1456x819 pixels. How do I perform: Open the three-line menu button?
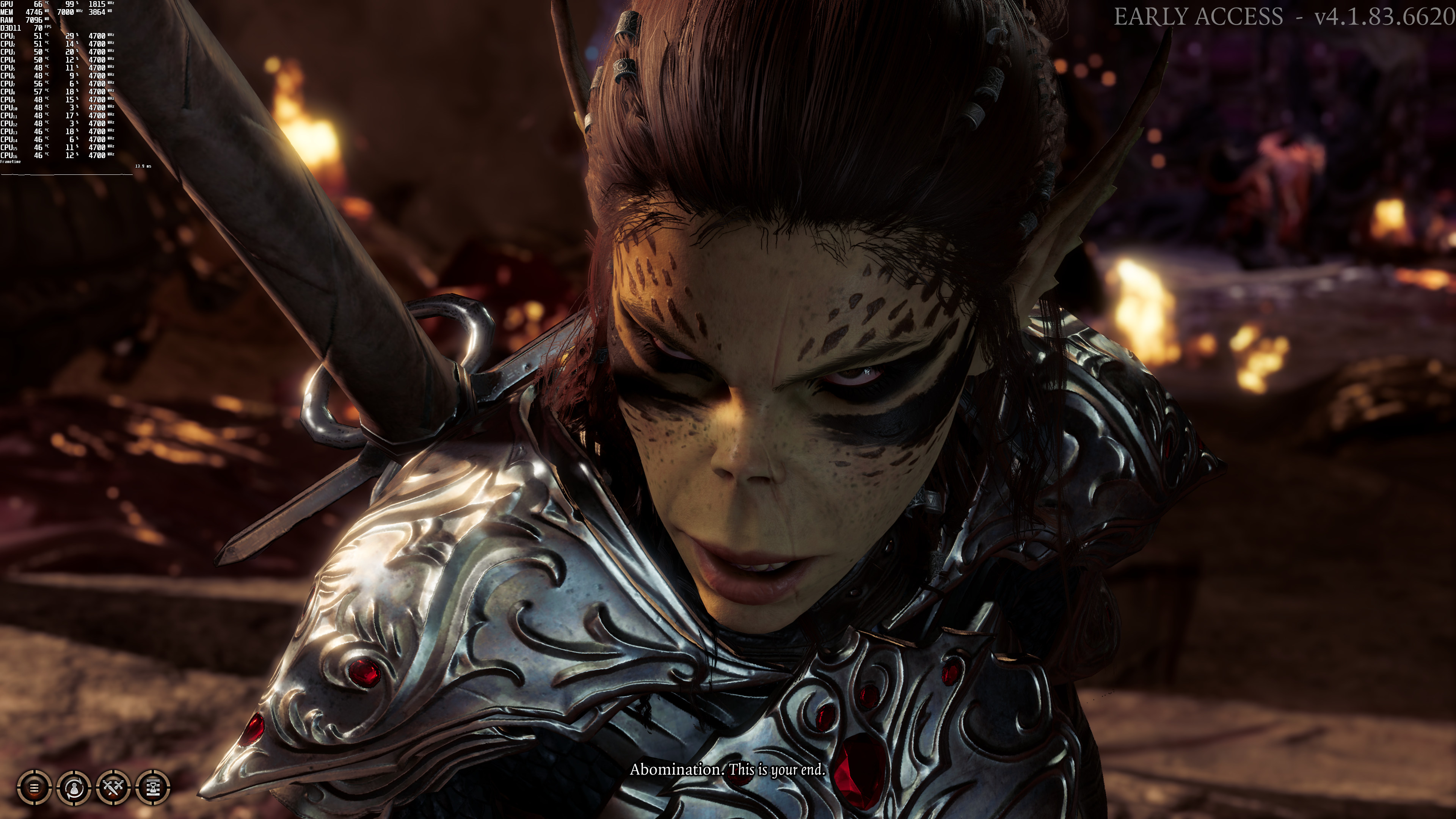(35, 787)
